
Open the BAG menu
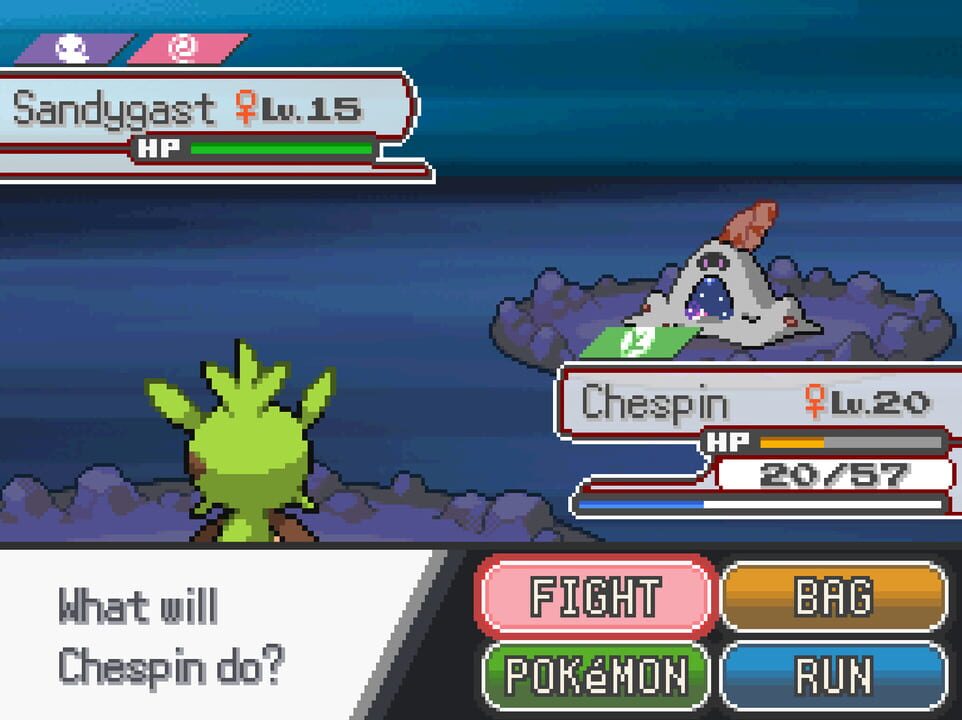pos(833,597)
